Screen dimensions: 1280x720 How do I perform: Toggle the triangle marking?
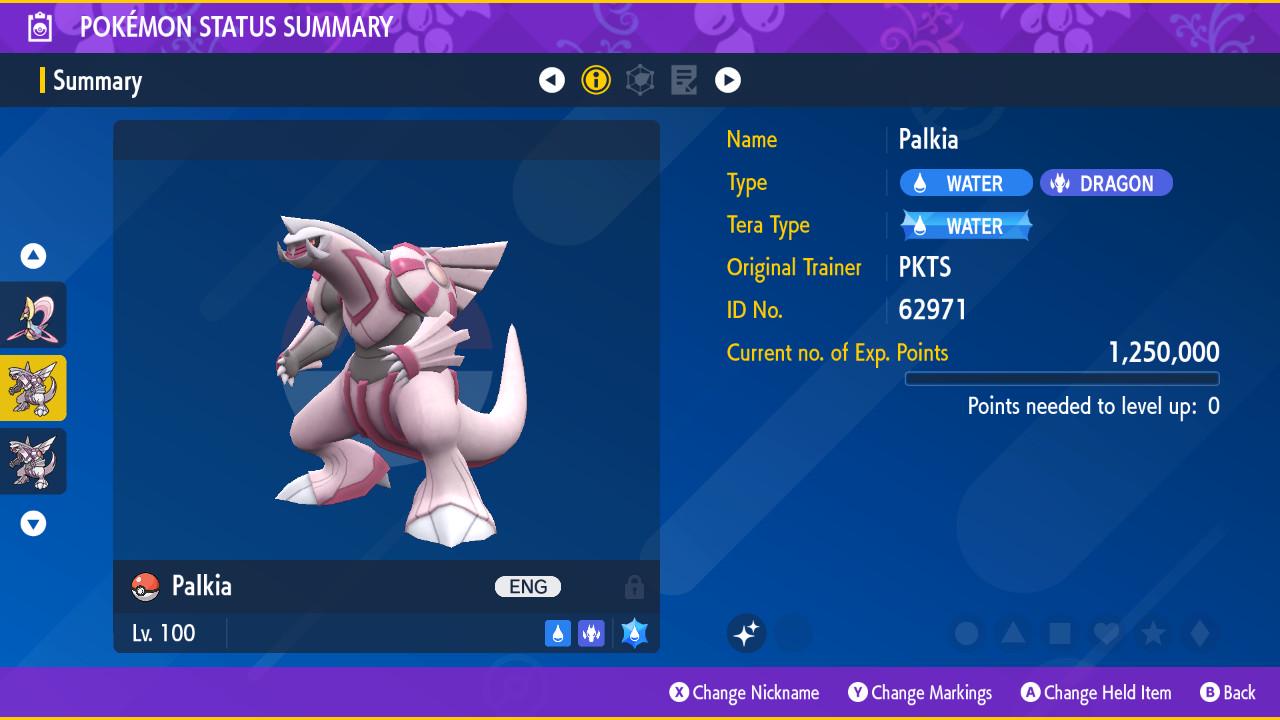coord(1013,633)
